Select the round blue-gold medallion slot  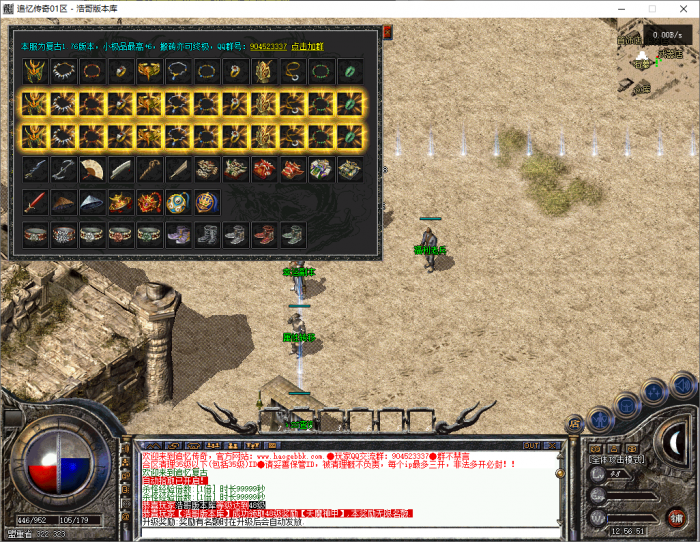pyautogui.click(x=178, y=202)
